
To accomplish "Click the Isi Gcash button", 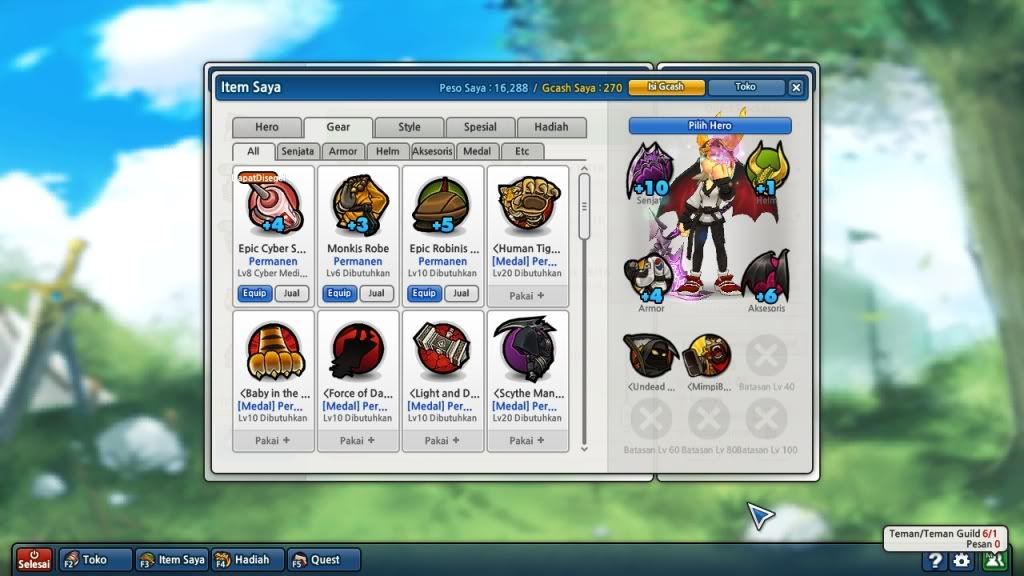I will pyautogui.click(x=667, y=87).
